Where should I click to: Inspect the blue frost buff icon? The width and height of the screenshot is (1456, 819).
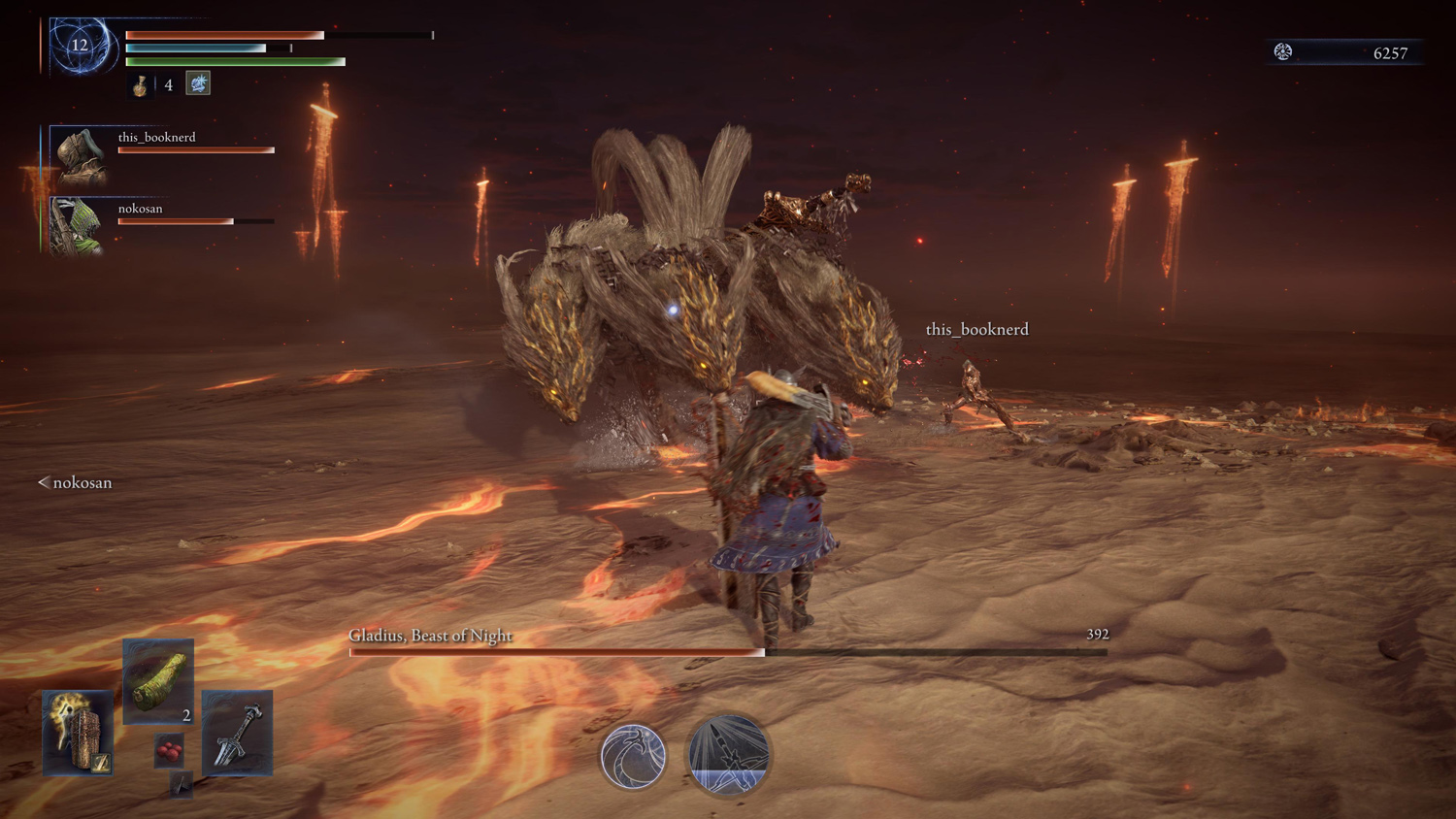(x=198, y=83)
